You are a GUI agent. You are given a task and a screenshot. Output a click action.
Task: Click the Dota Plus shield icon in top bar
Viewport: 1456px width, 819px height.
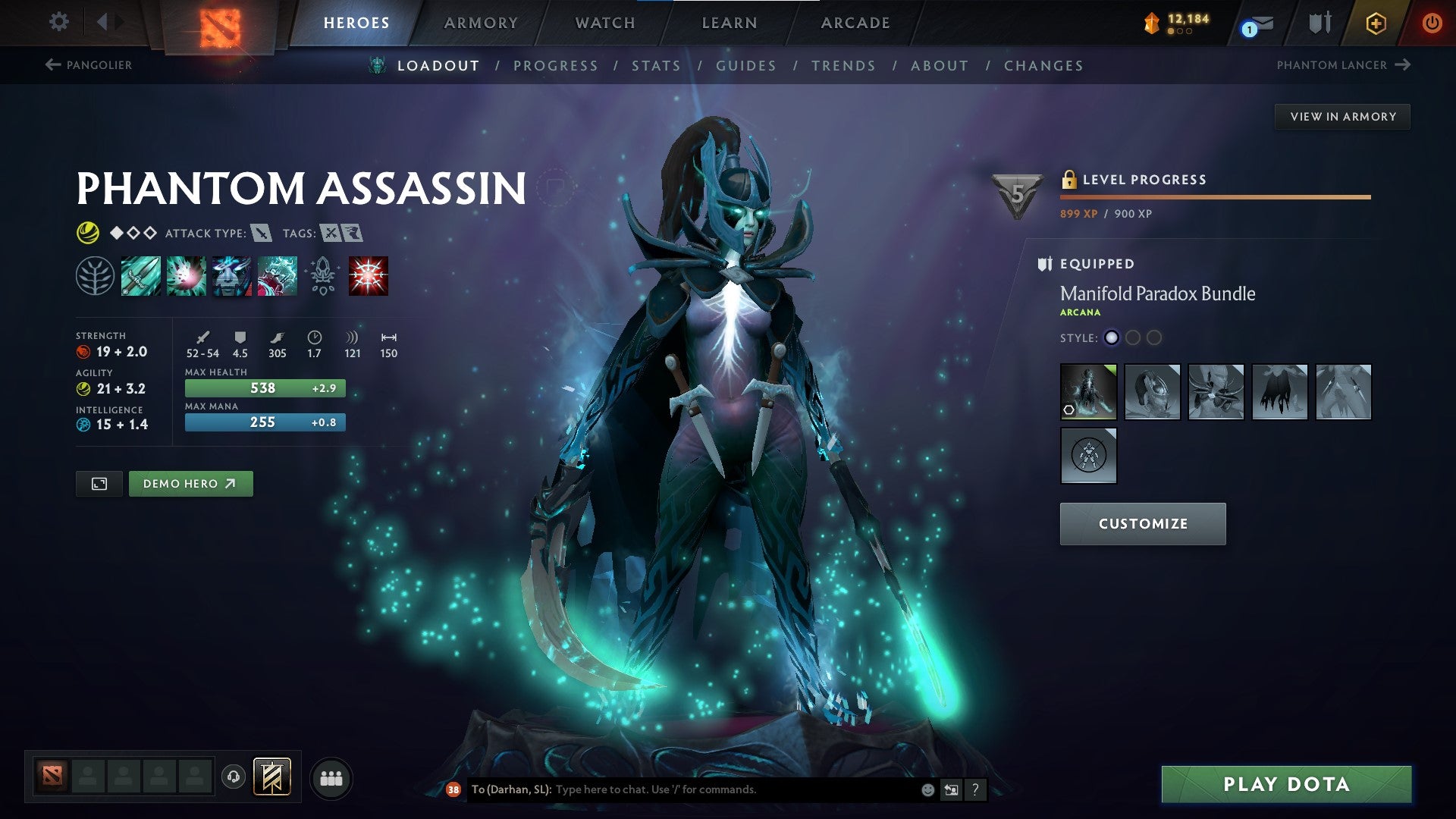1319,22
